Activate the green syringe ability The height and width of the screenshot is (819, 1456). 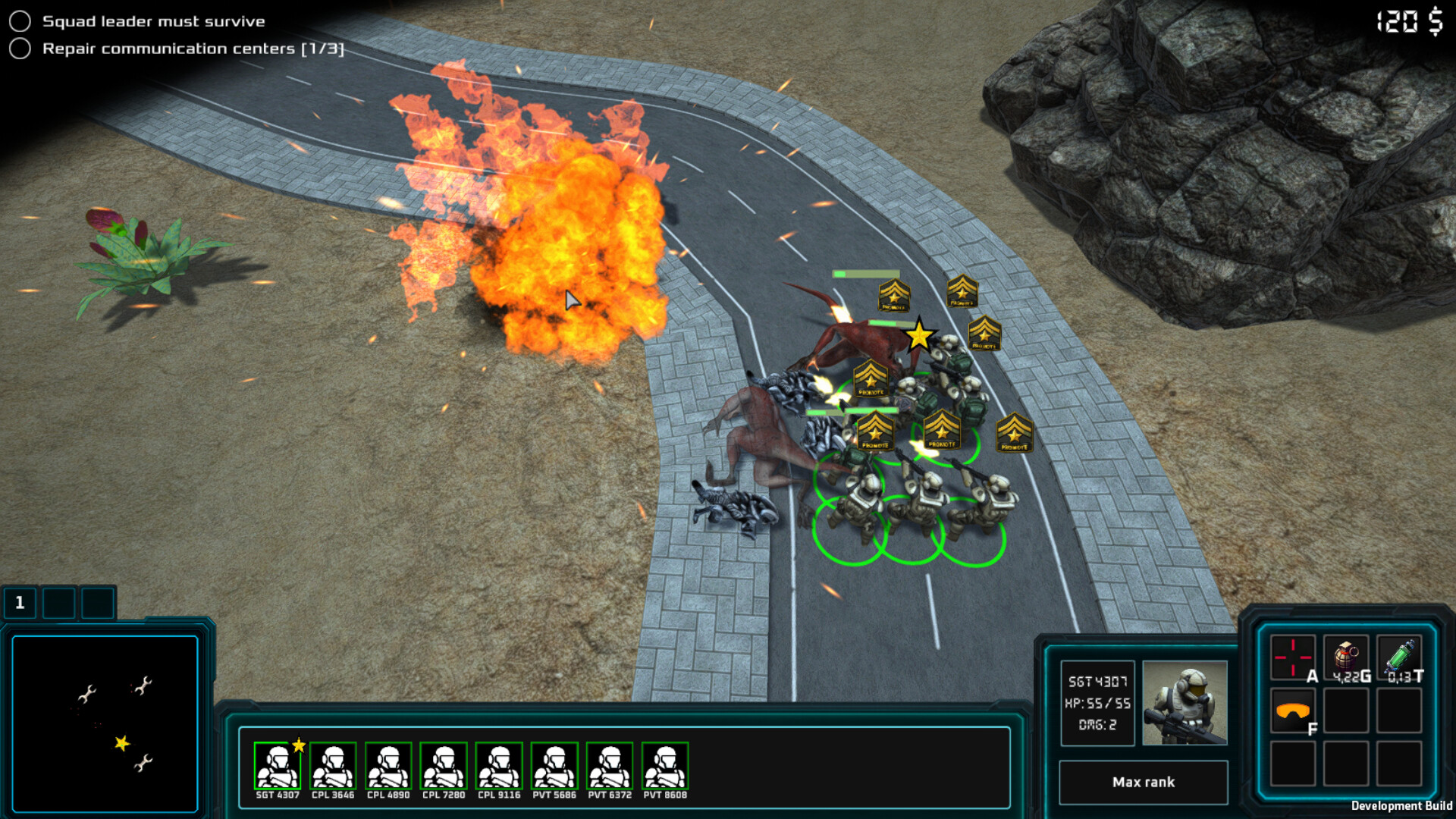(1399, 657)
